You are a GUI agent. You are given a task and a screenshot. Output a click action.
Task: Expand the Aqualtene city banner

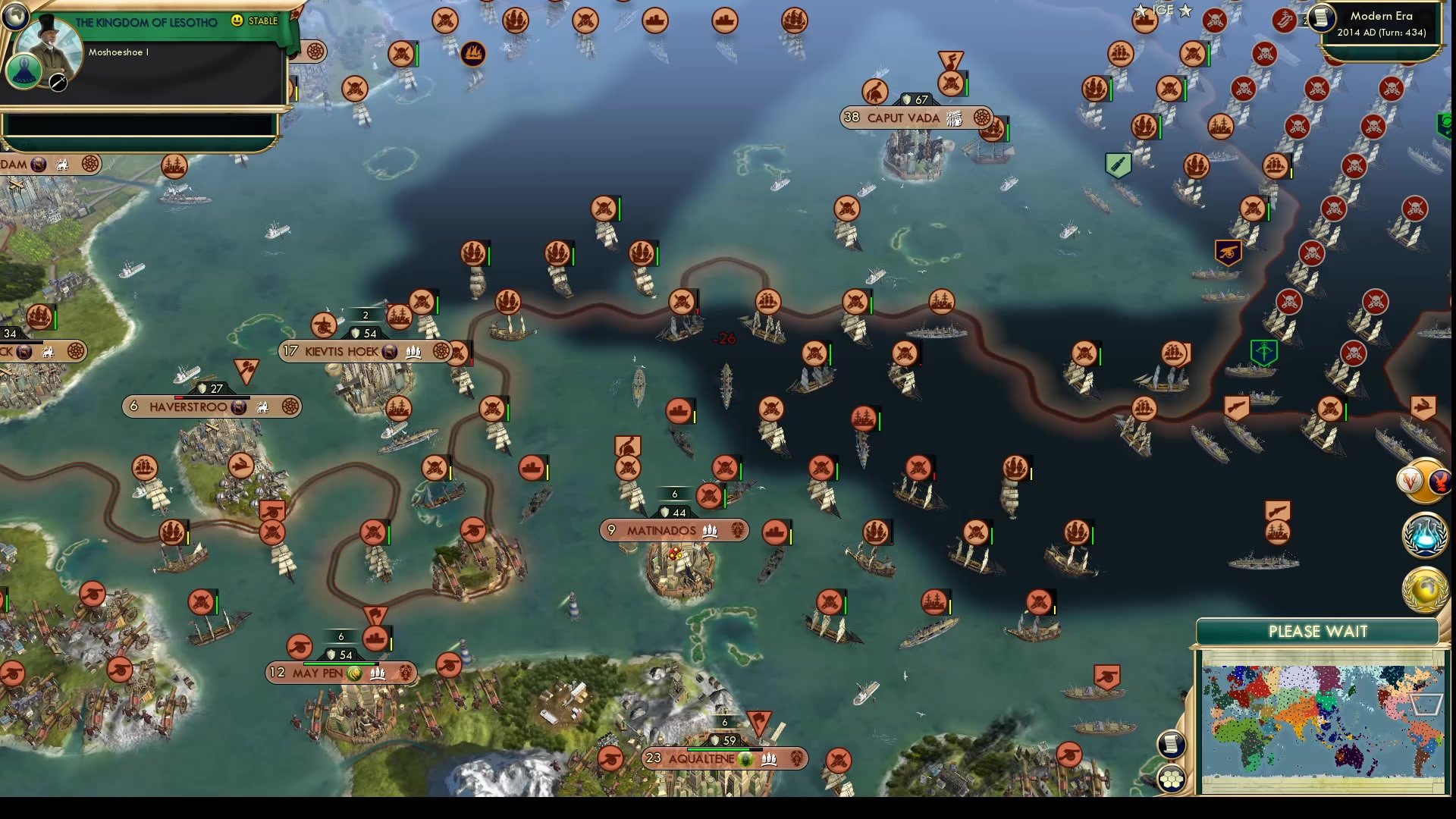[x=724, y=758]
